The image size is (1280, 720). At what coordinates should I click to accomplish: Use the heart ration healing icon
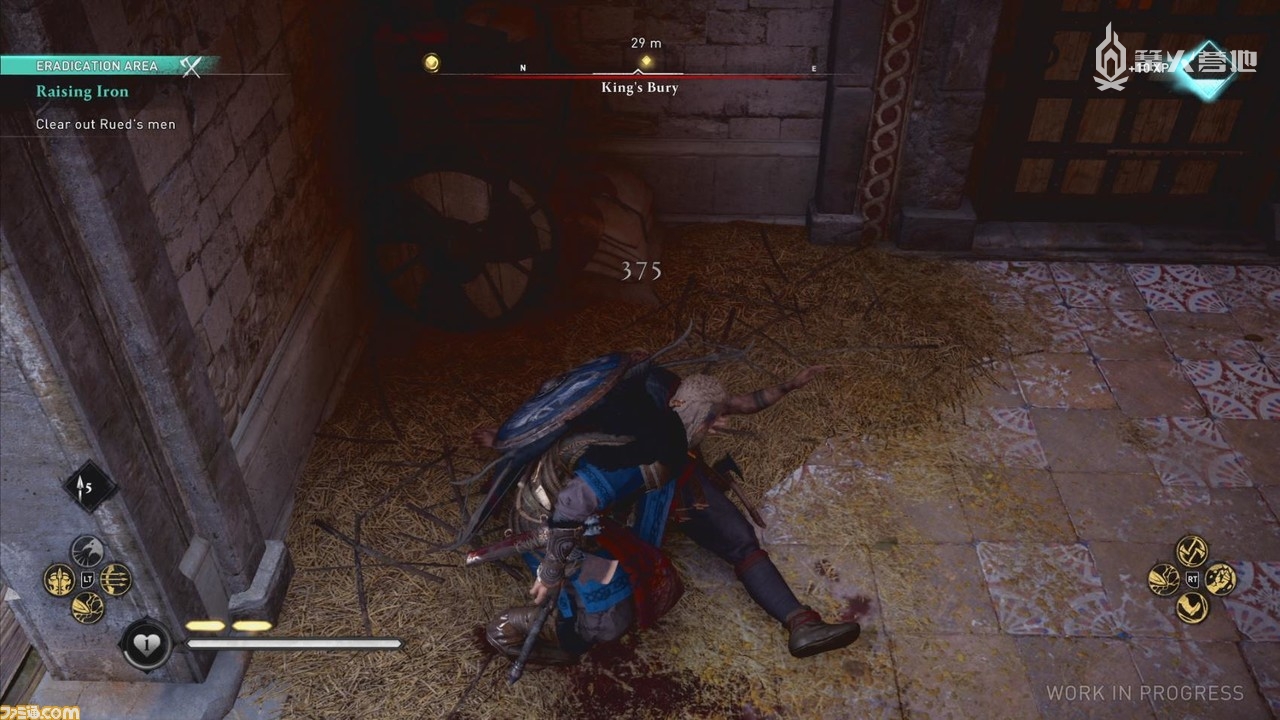tap(147, 644)
